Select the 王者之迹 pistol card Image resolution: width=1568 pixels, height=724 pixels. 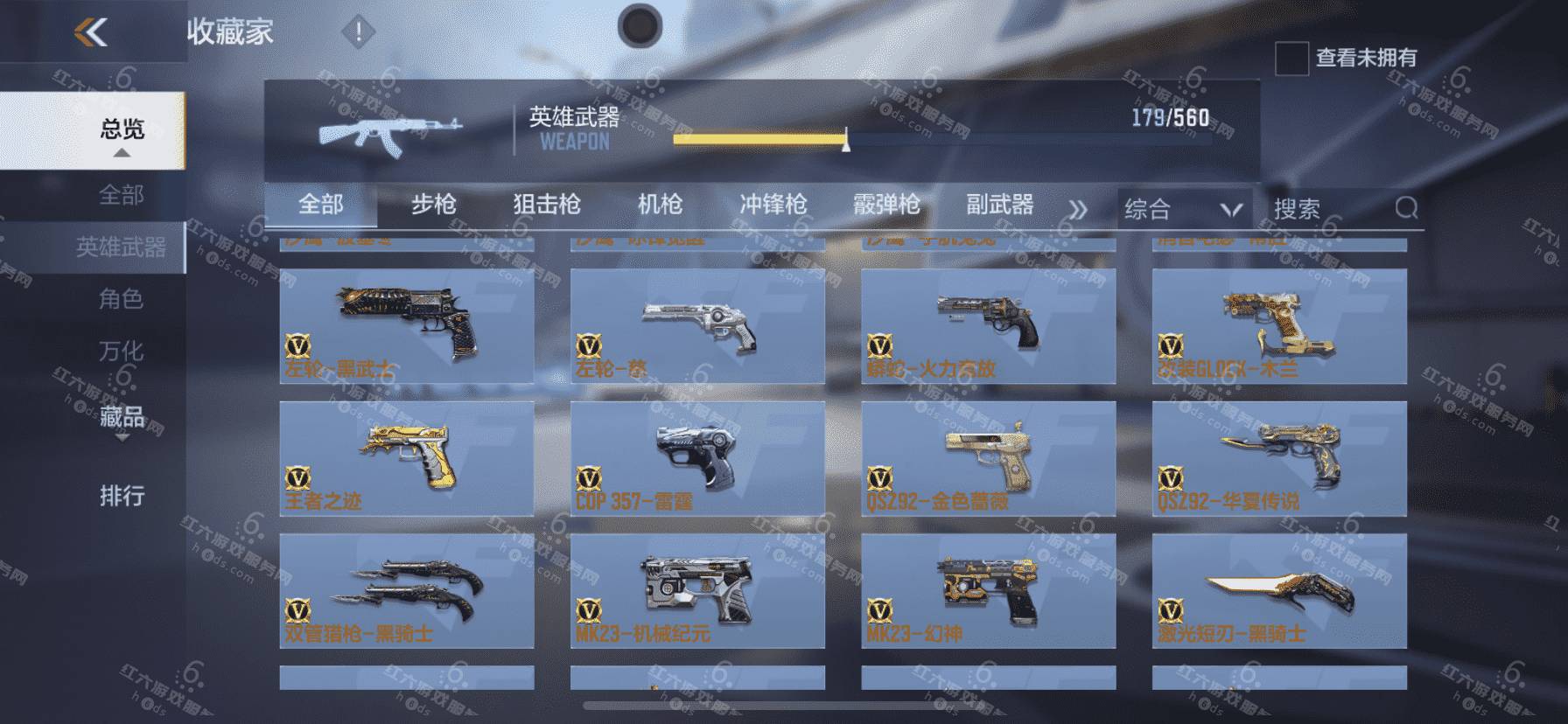coord(407,458)
